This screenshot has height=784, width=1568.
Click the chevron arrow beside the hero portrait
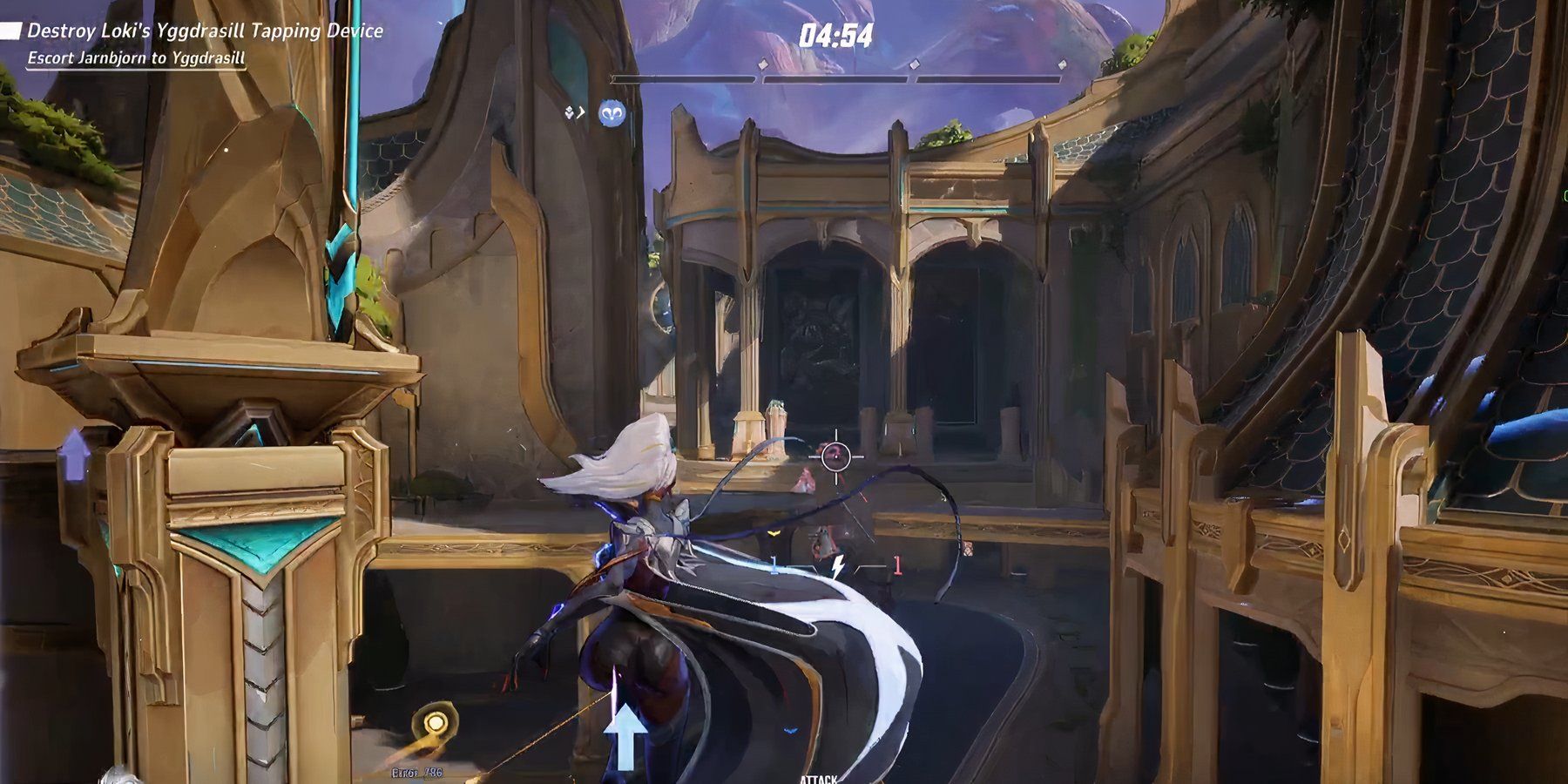(x=581, y=112)
